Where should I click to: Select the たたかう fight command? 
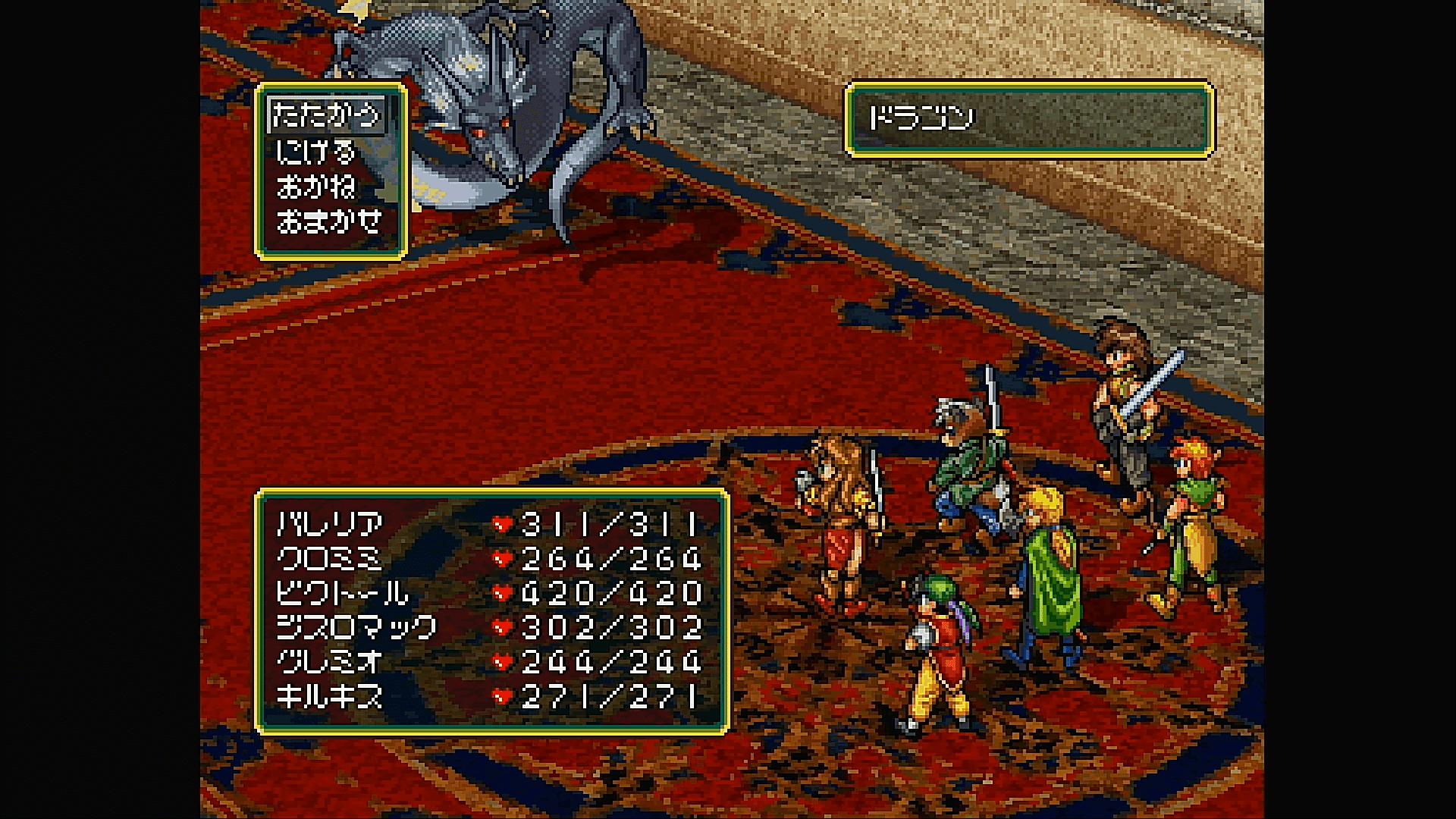point(326,116)
